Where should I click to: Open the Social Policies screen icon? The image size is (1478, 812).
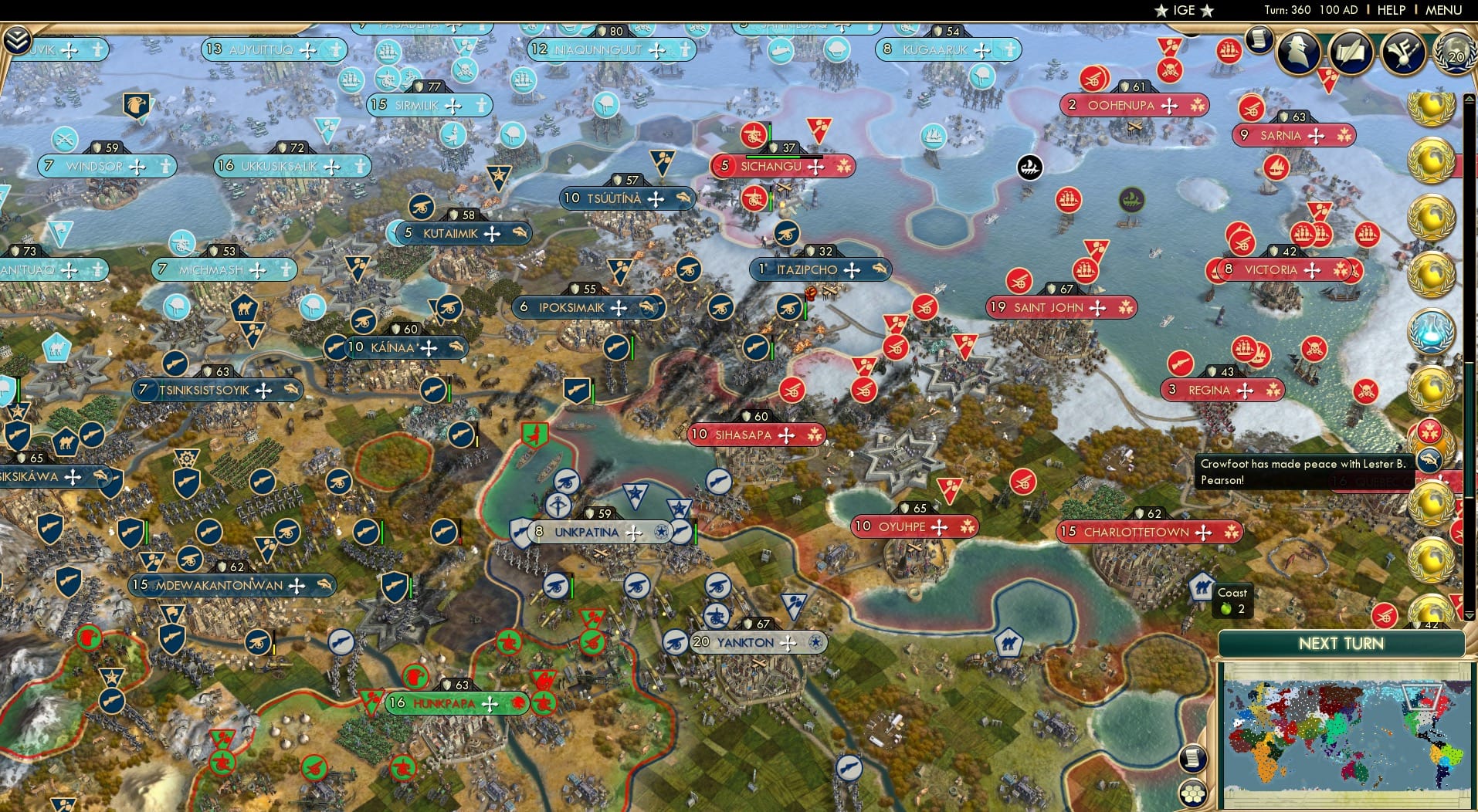(1402, 52)
